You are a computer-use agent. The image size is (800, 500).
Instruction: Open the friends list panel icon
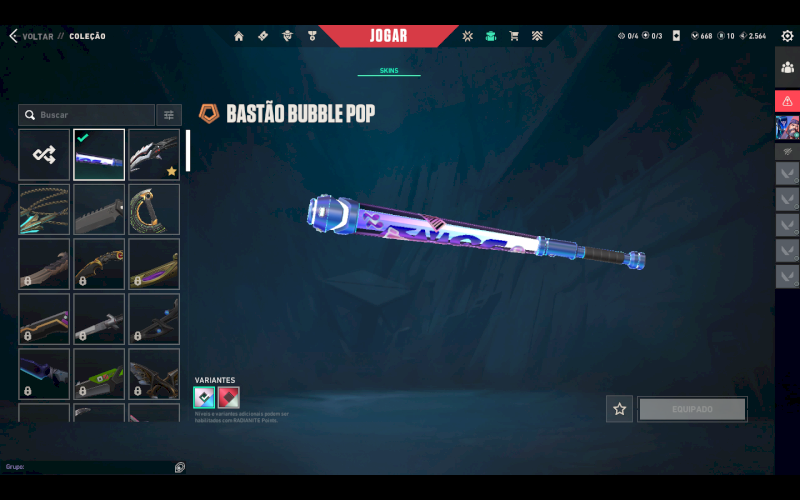coord(787,68)
